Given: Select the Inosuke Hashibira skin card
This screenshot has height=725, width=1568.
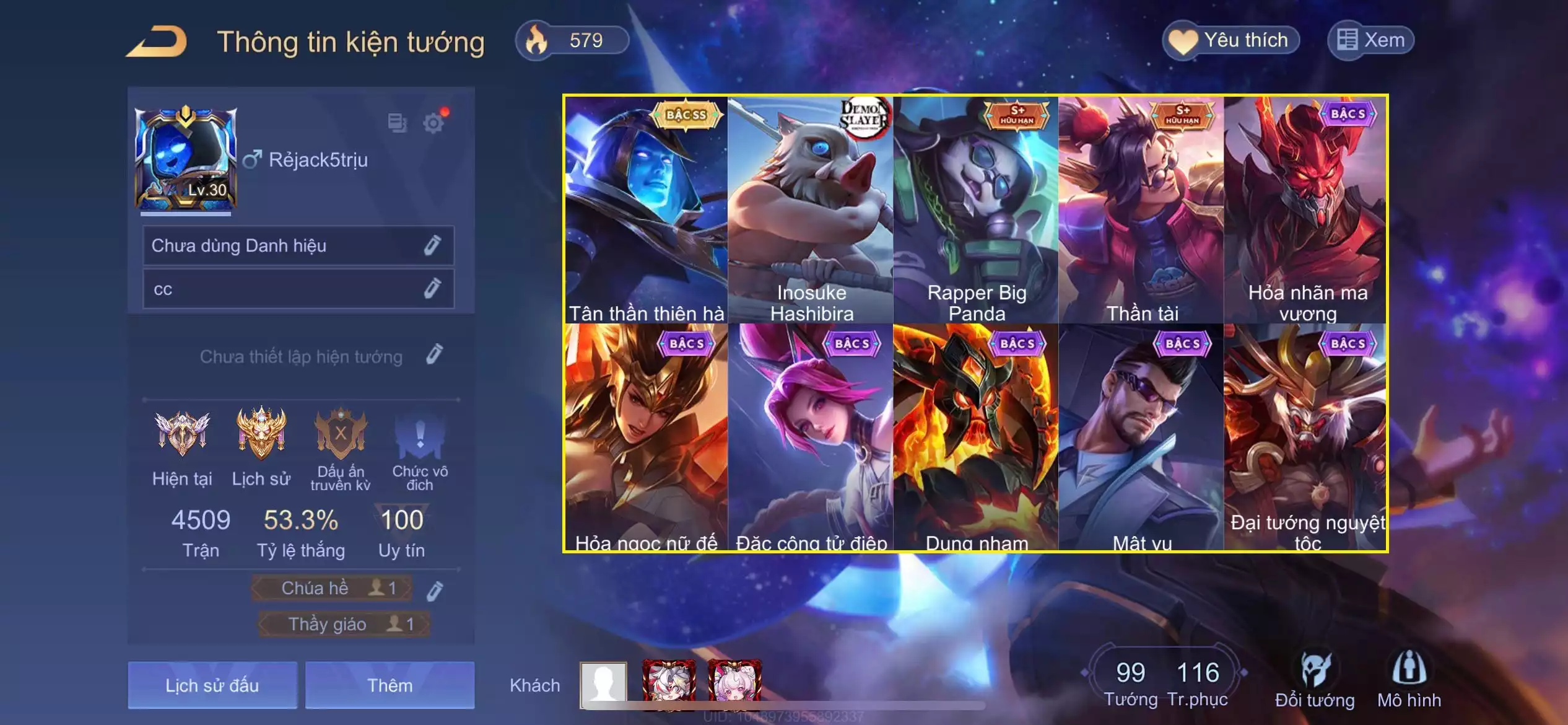Looking at the screenshot, I should point(811,209).
